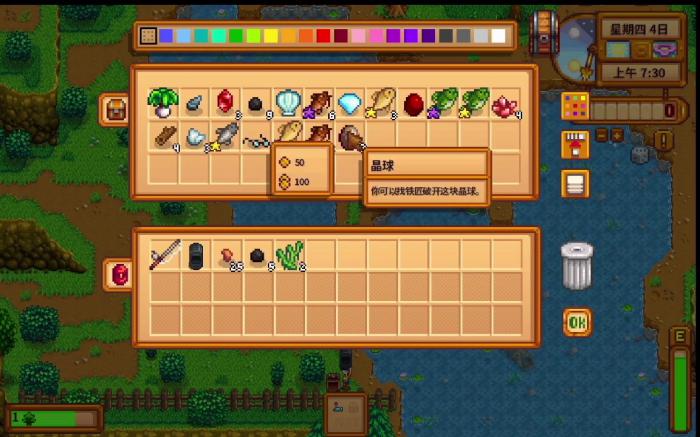Viewport: 700px width, 437px height.
Task: Confirm with the OK button
Action: (x=576, y=322)
